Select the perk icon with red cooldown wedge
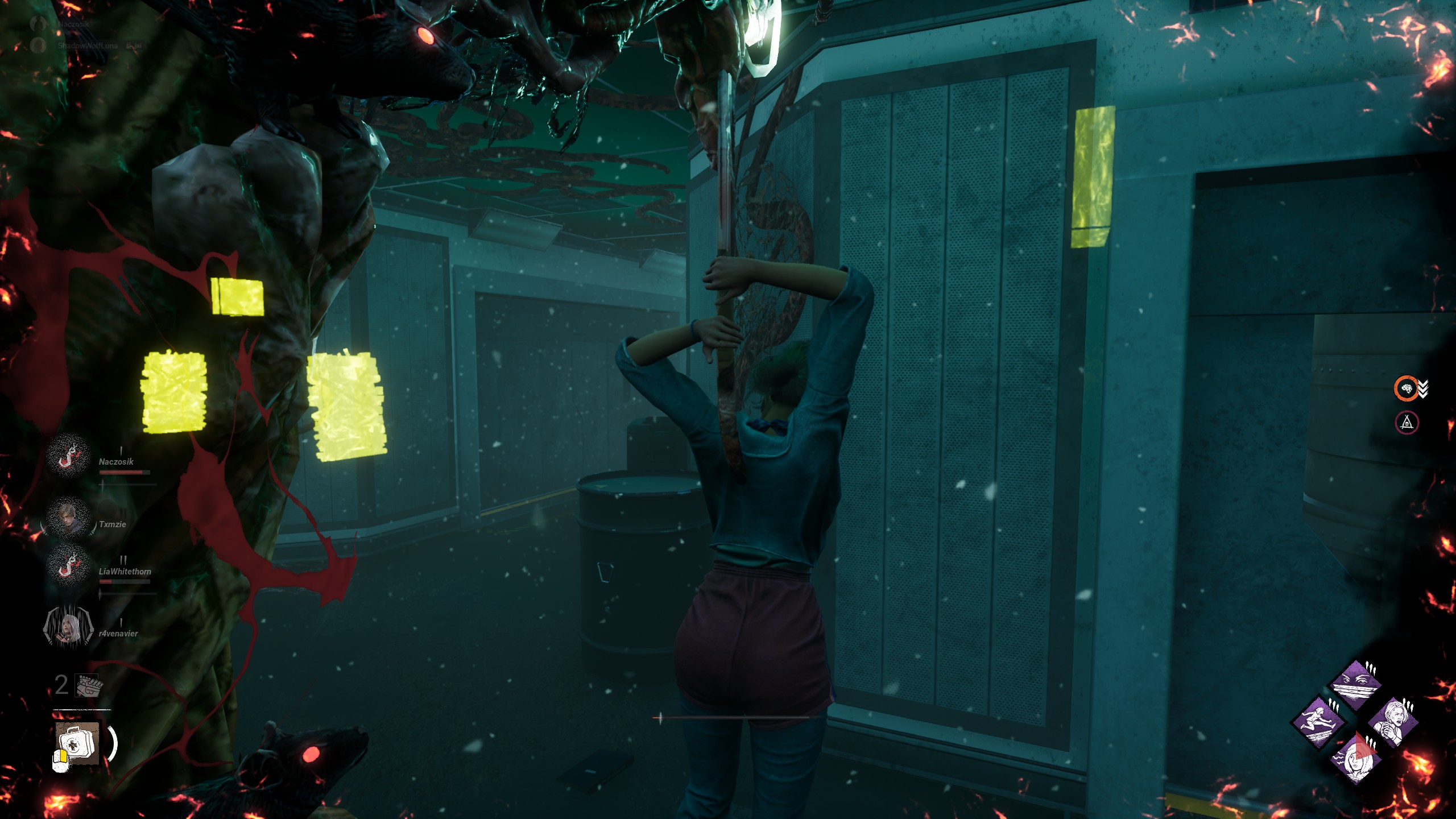The height and width of the screenshot is (819, 1456). point(1356,758)
